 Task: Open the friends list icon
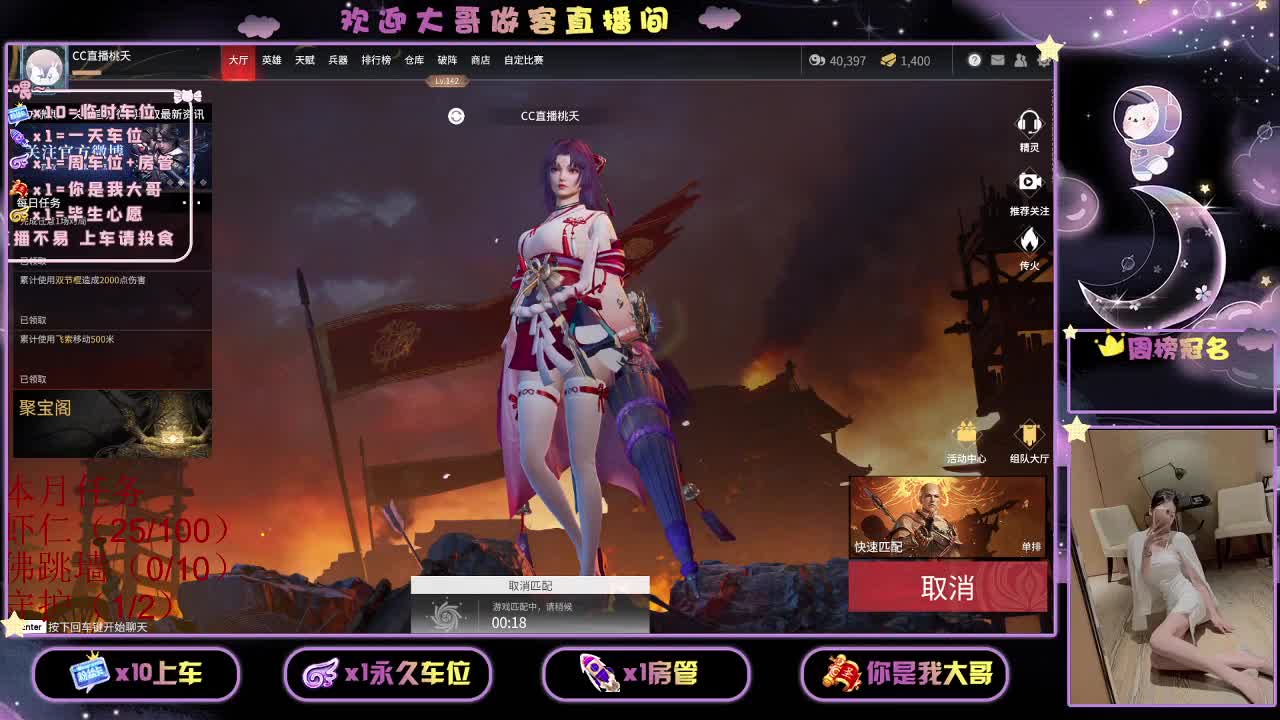(x=1021, y=61)
